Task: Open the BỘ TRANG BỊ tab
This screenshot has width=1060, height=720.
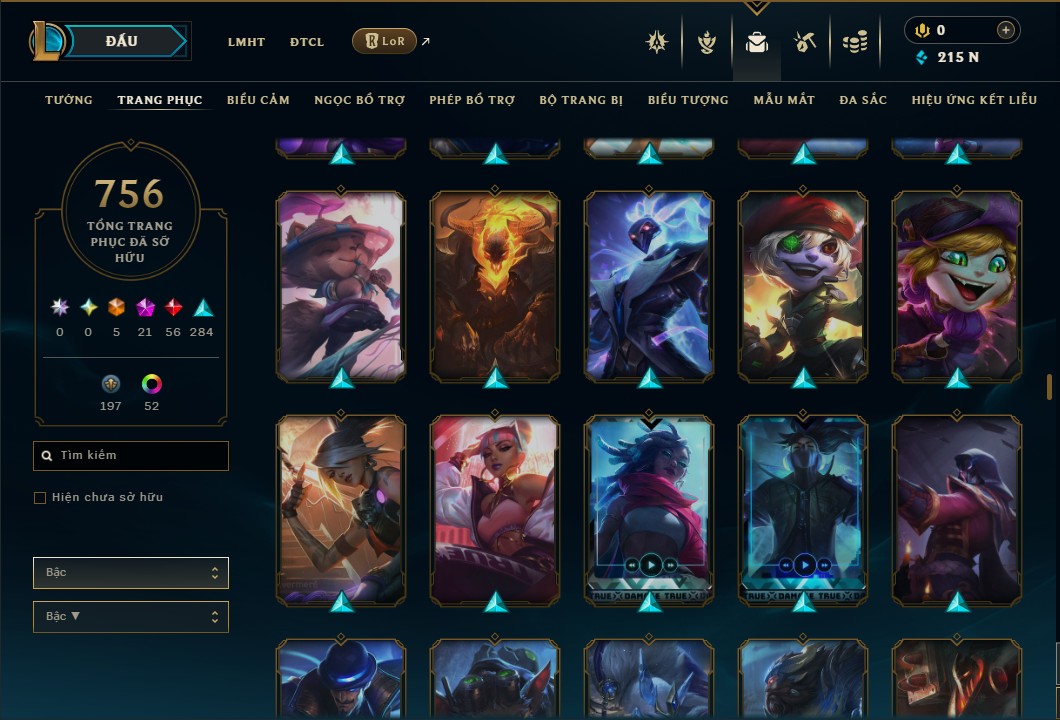Action: point(581,100)
